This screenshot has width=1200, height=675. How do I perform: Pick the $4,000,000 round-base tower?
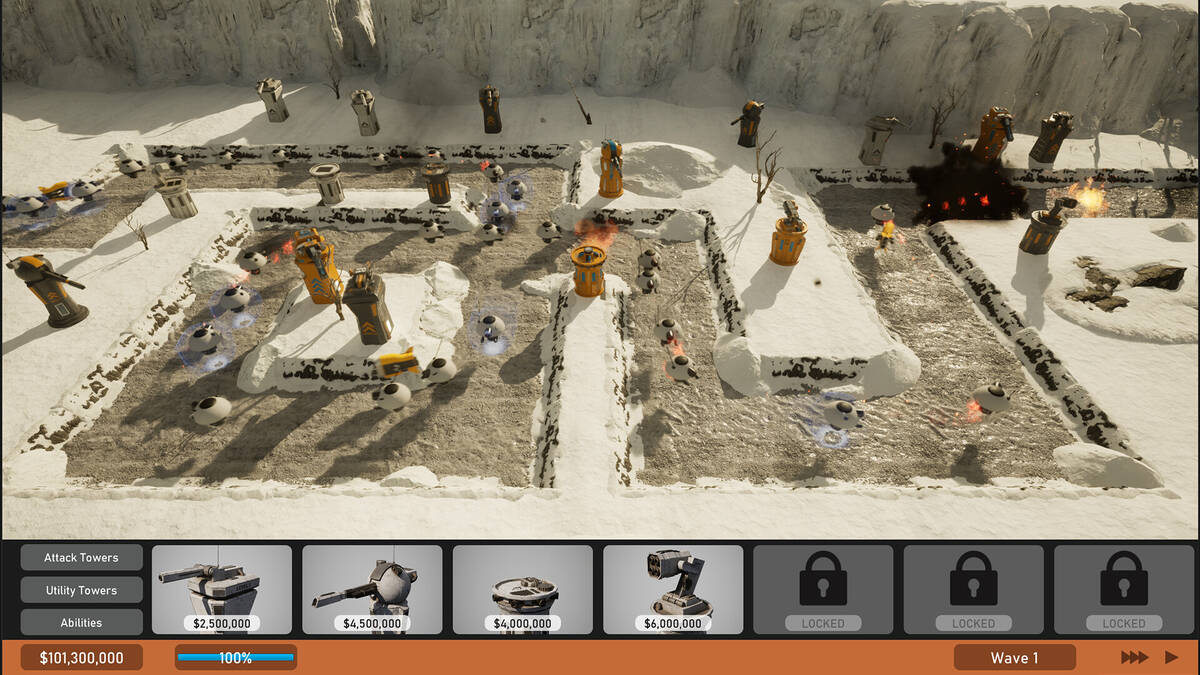(522, 589)
